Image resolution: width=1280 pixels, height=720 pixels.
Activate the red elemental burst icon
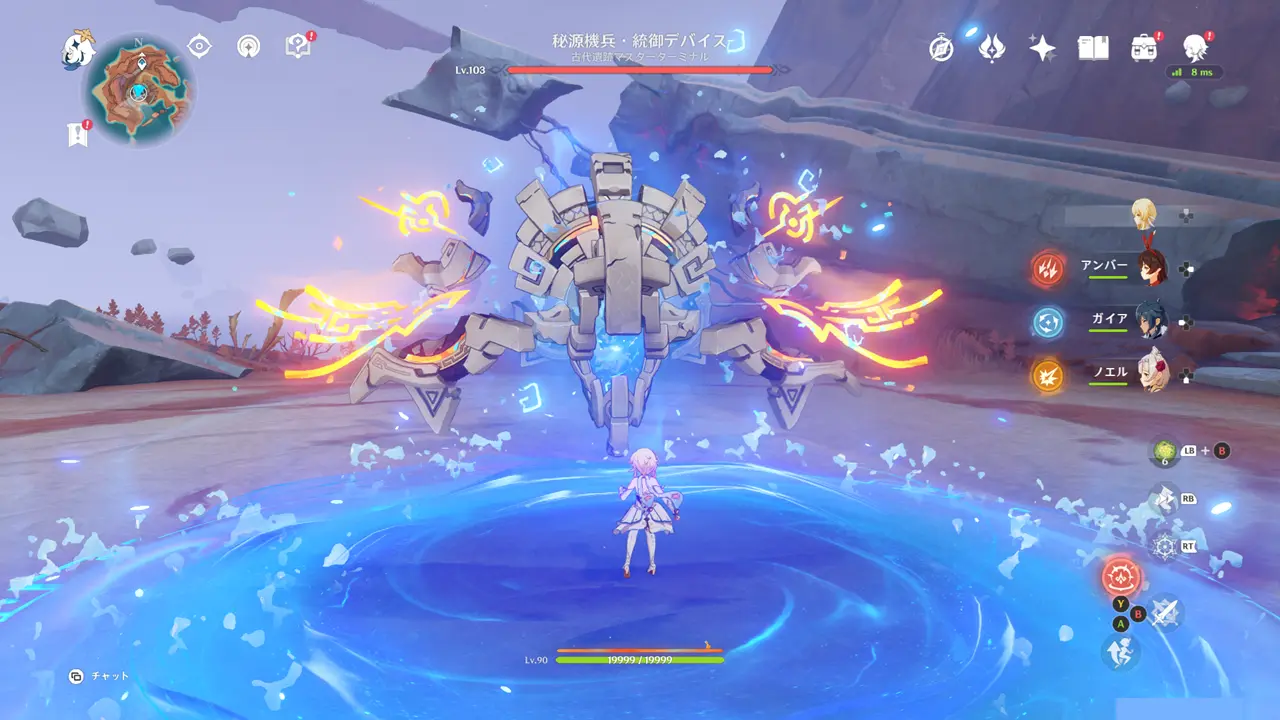(1120, 577)
